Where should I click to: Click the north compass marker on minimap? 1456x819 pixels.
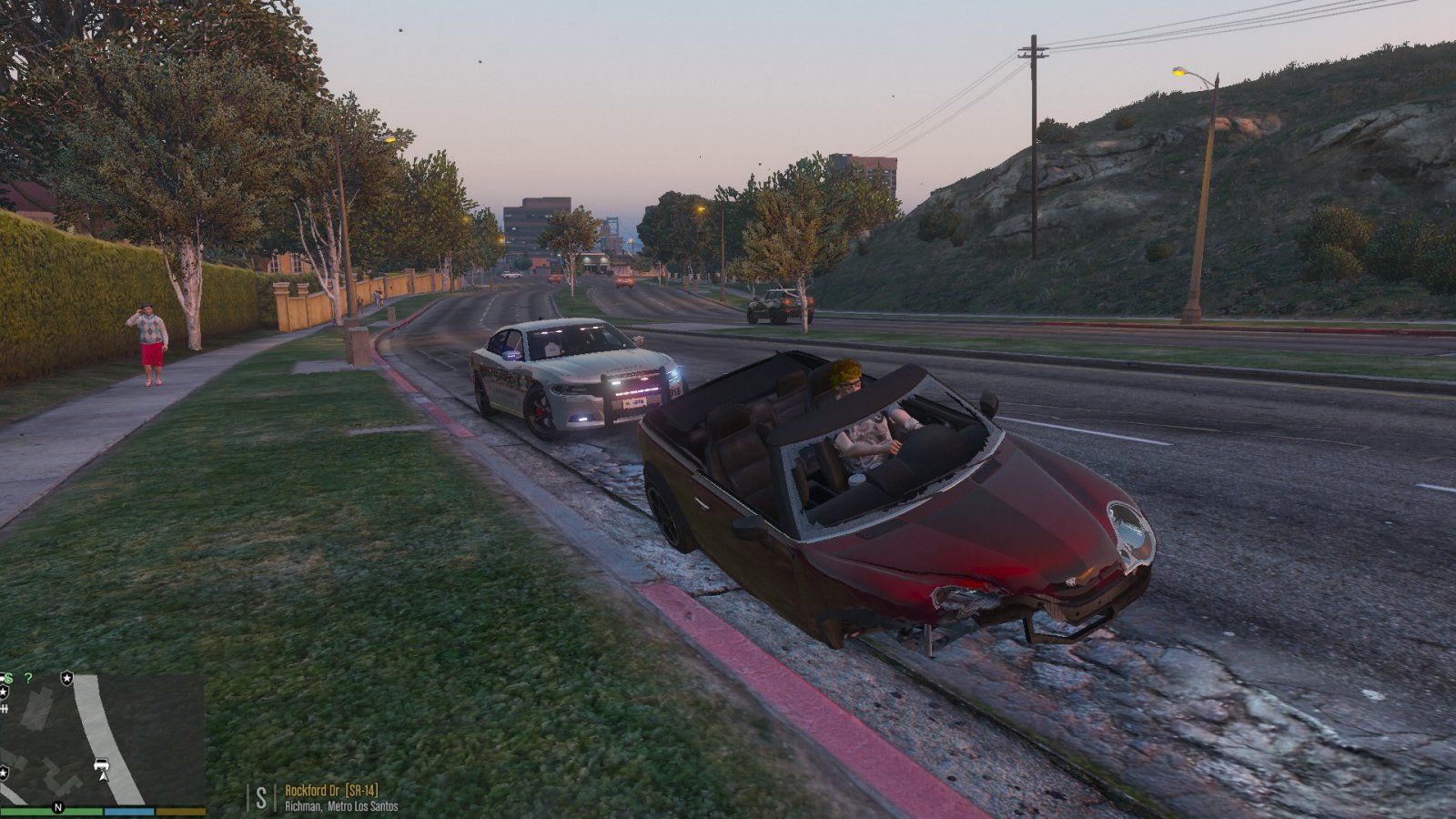(58, 807)
